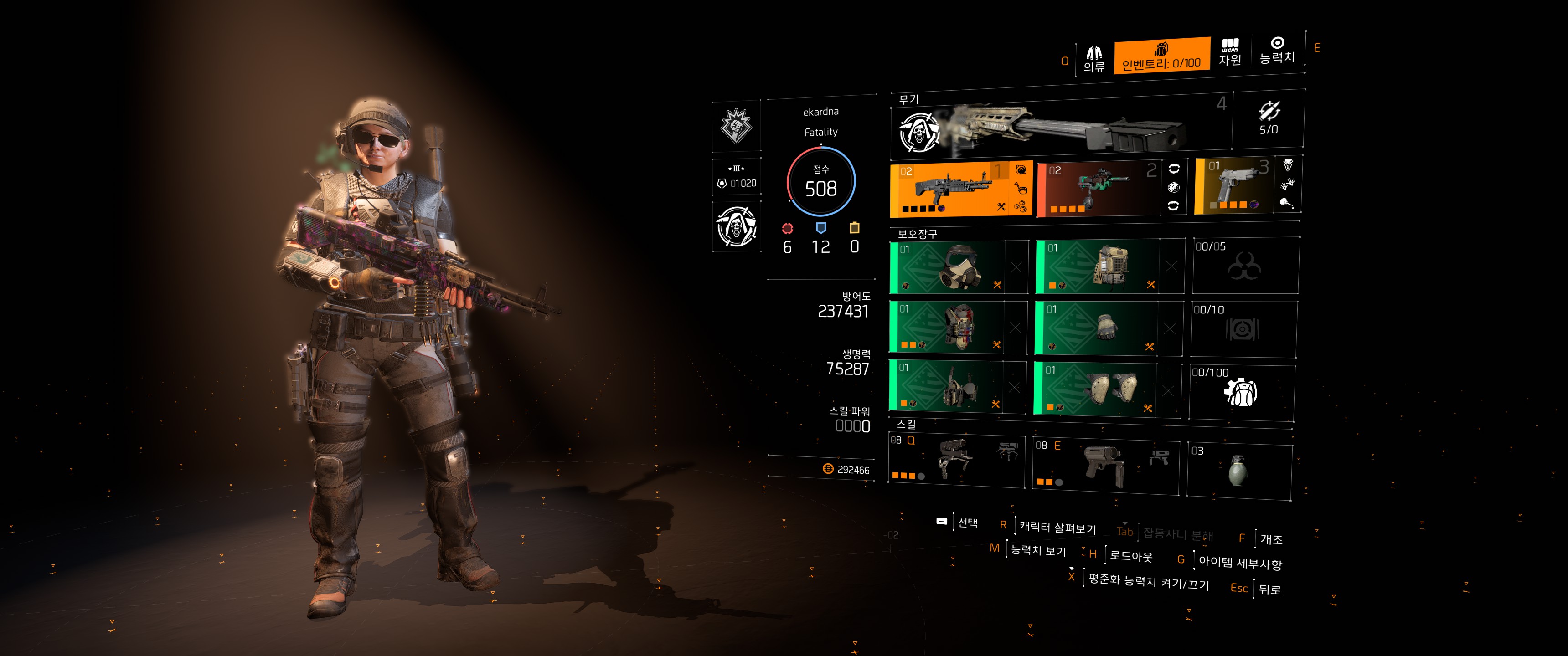Click the skull specialization emblem beside score
This screenshot has height=656, width=1568.
point(737,226)
